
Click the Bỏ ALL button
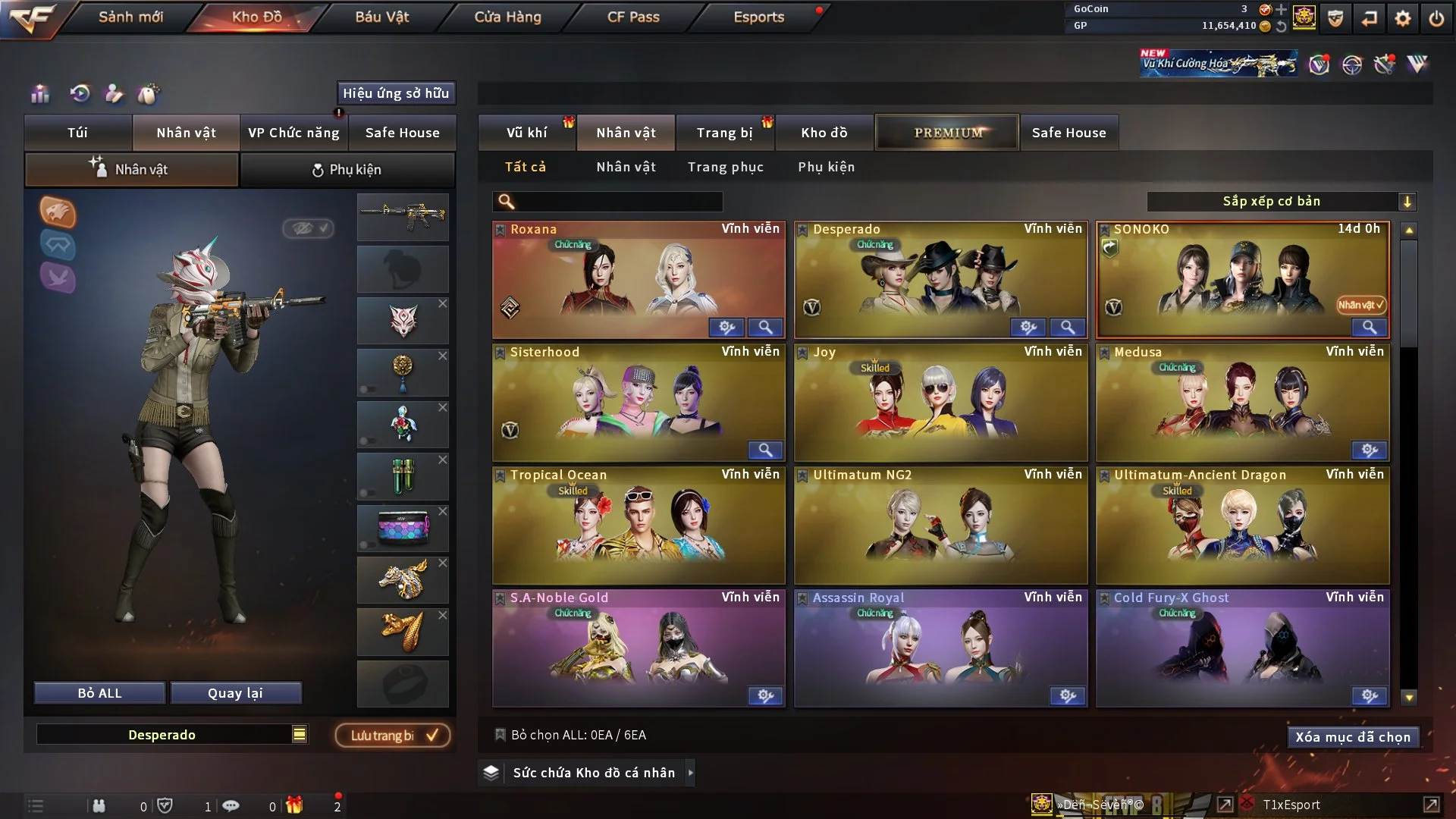click(x=99, y=693)
